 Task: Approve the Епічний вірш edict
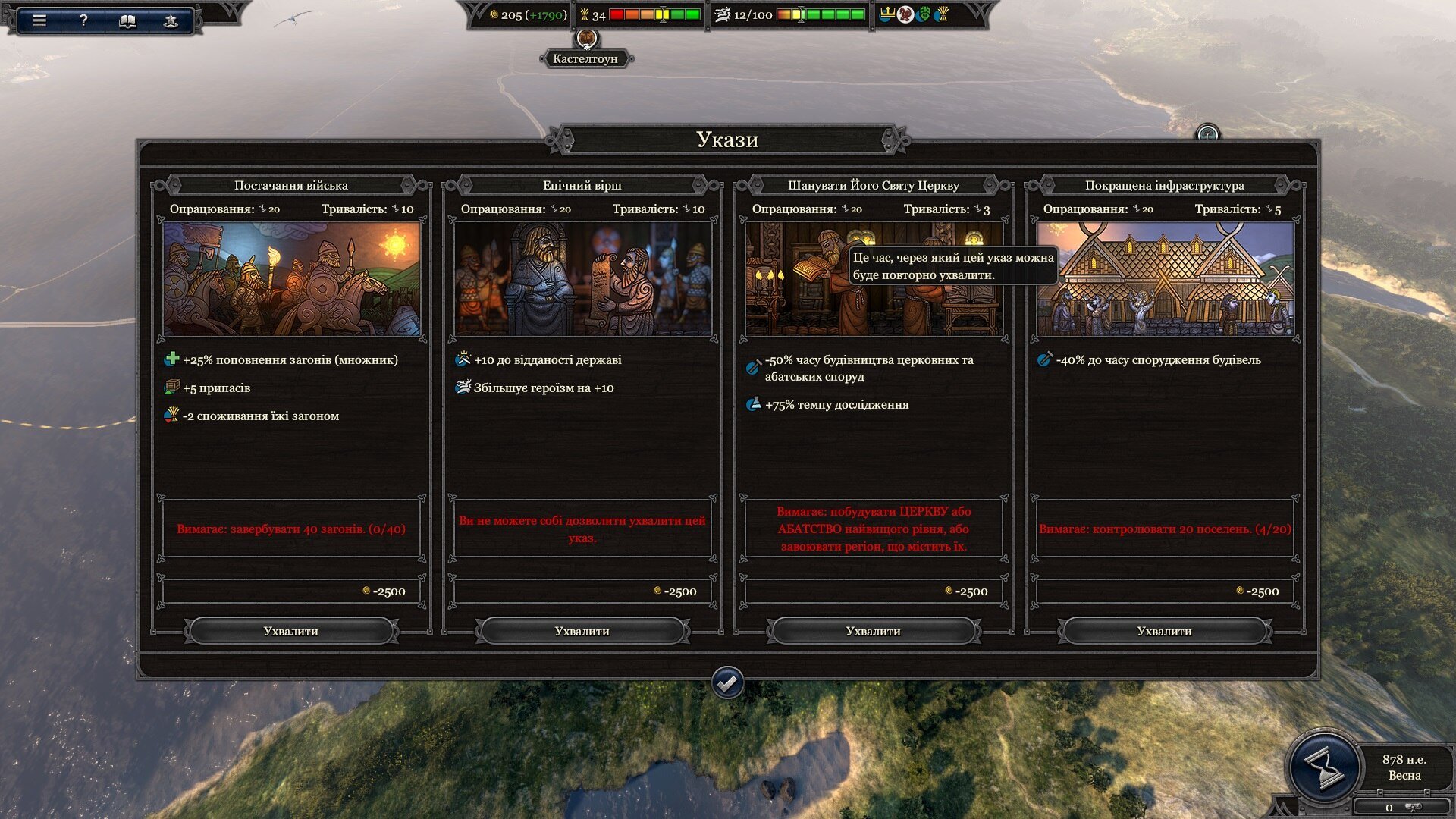point(582,631)
